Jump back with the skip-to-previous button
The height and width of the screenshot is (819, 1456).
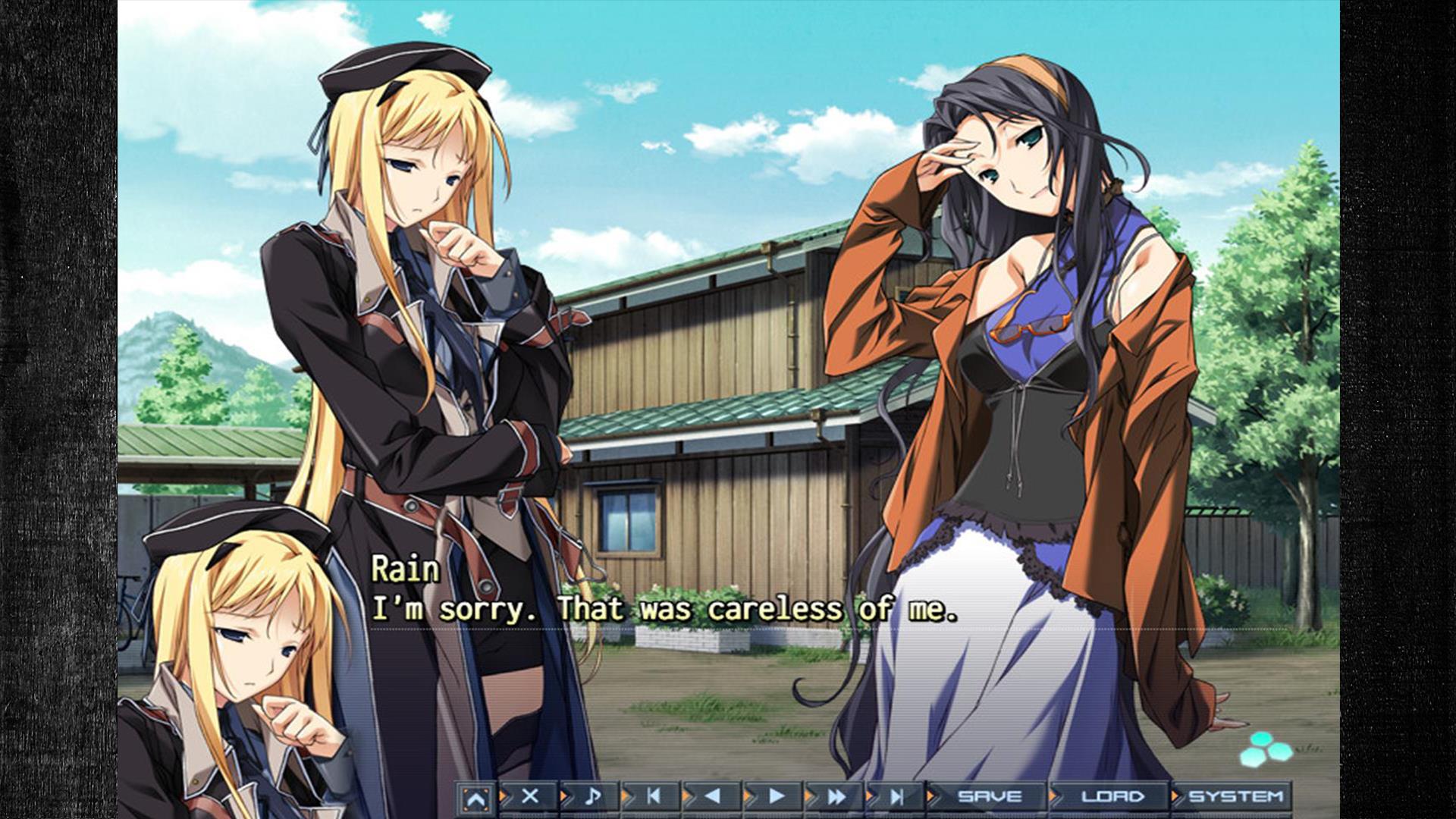[x=653, y=796]
